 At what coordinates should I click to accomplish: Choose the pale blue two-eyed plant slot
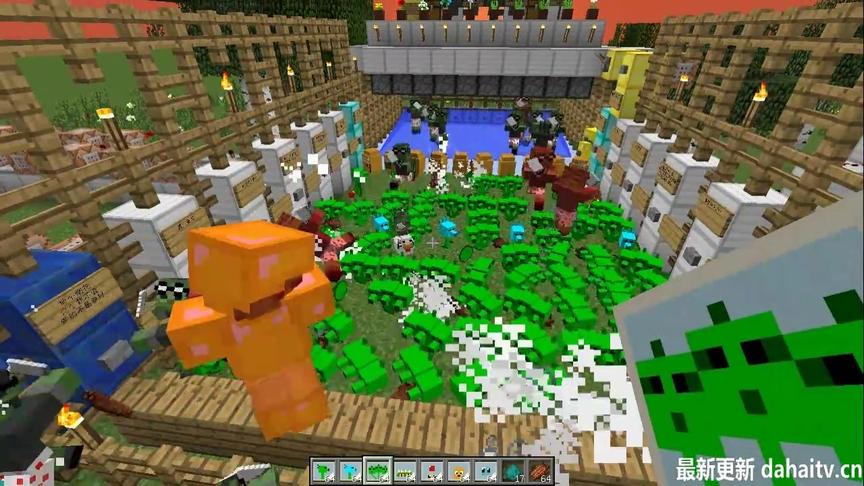(485, 471)
